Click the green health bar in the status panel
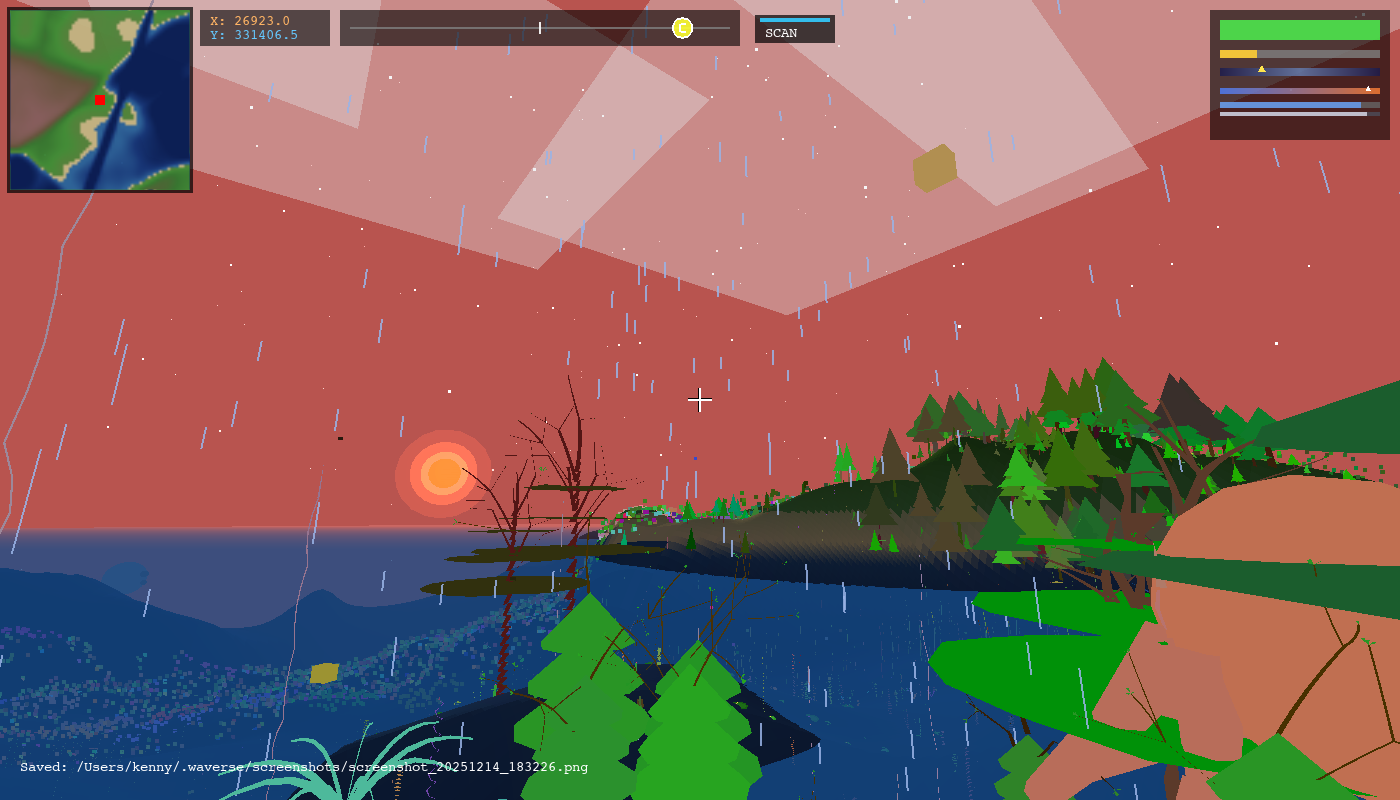The image size is (1400, 800). point(1300,30)
